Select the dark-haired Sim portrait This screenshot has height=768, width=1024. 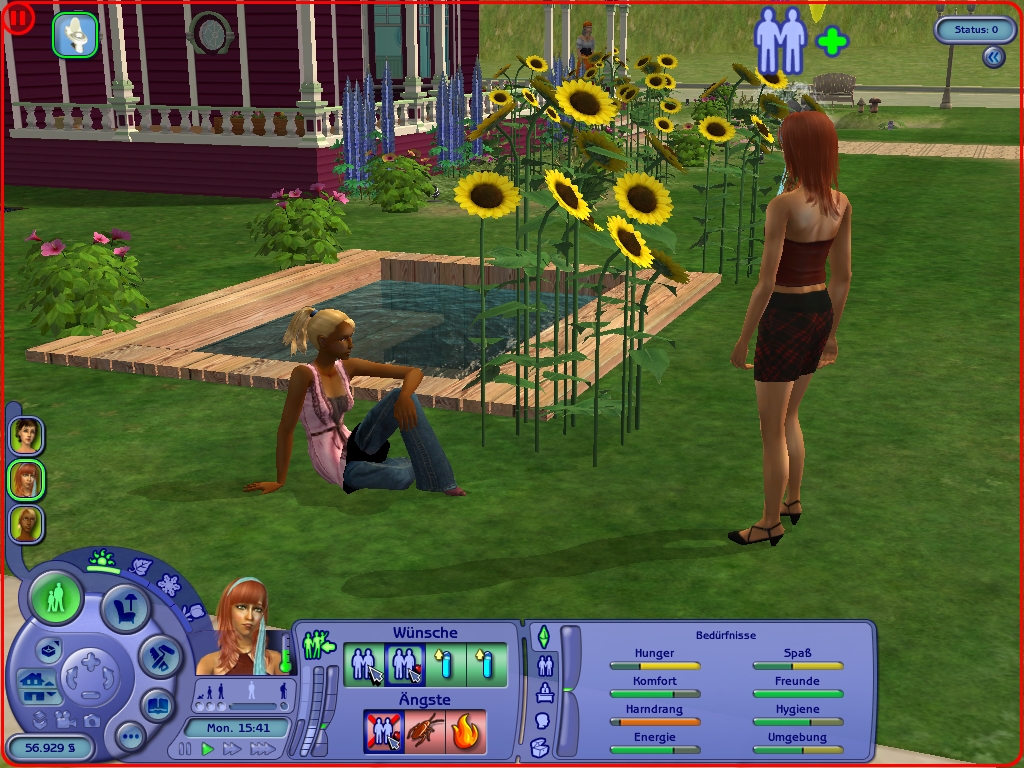pyautogui.click(x=25, y=436)
